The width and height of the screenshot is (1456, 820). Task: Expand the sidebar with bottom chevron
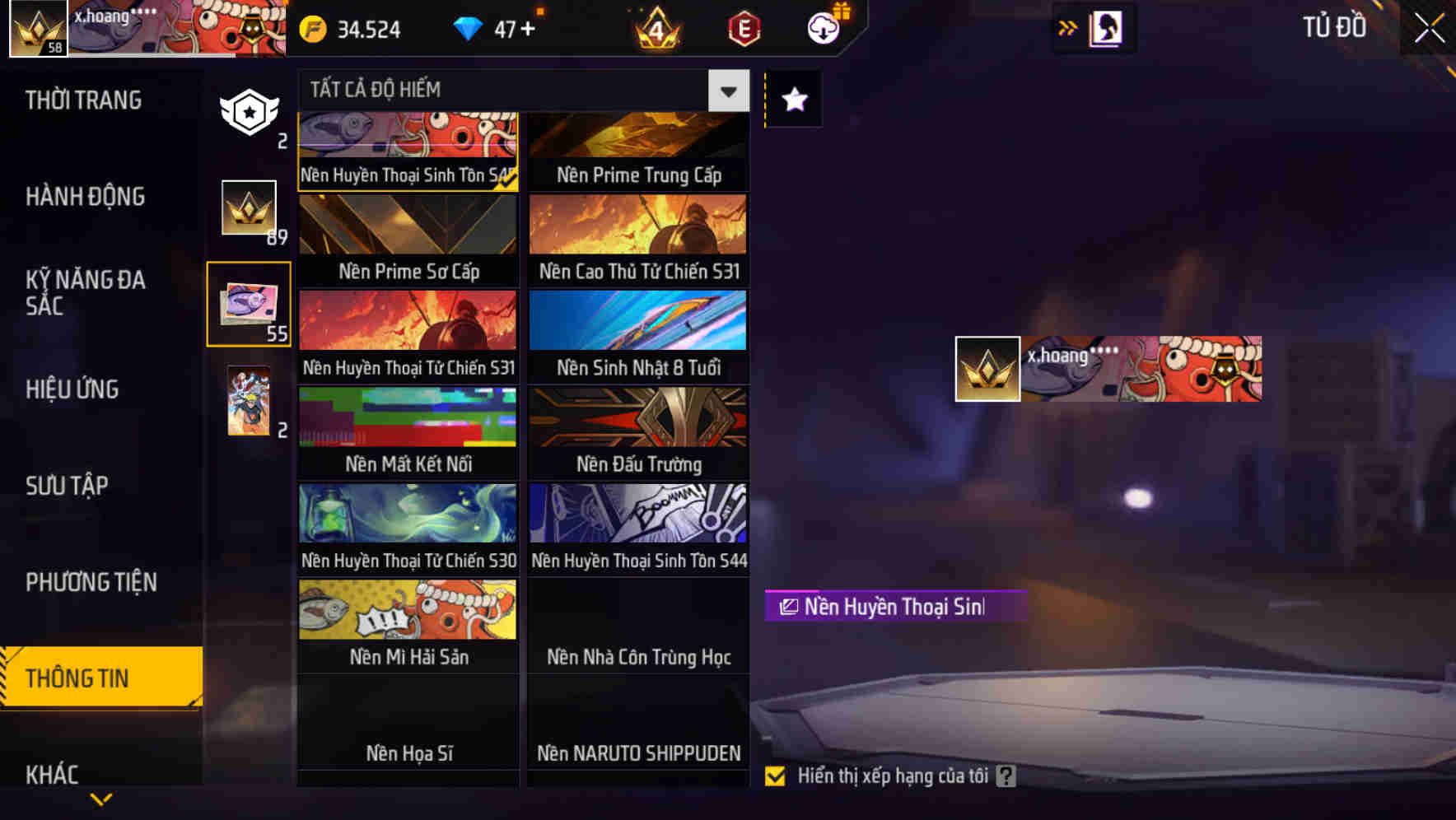point(100,797)
